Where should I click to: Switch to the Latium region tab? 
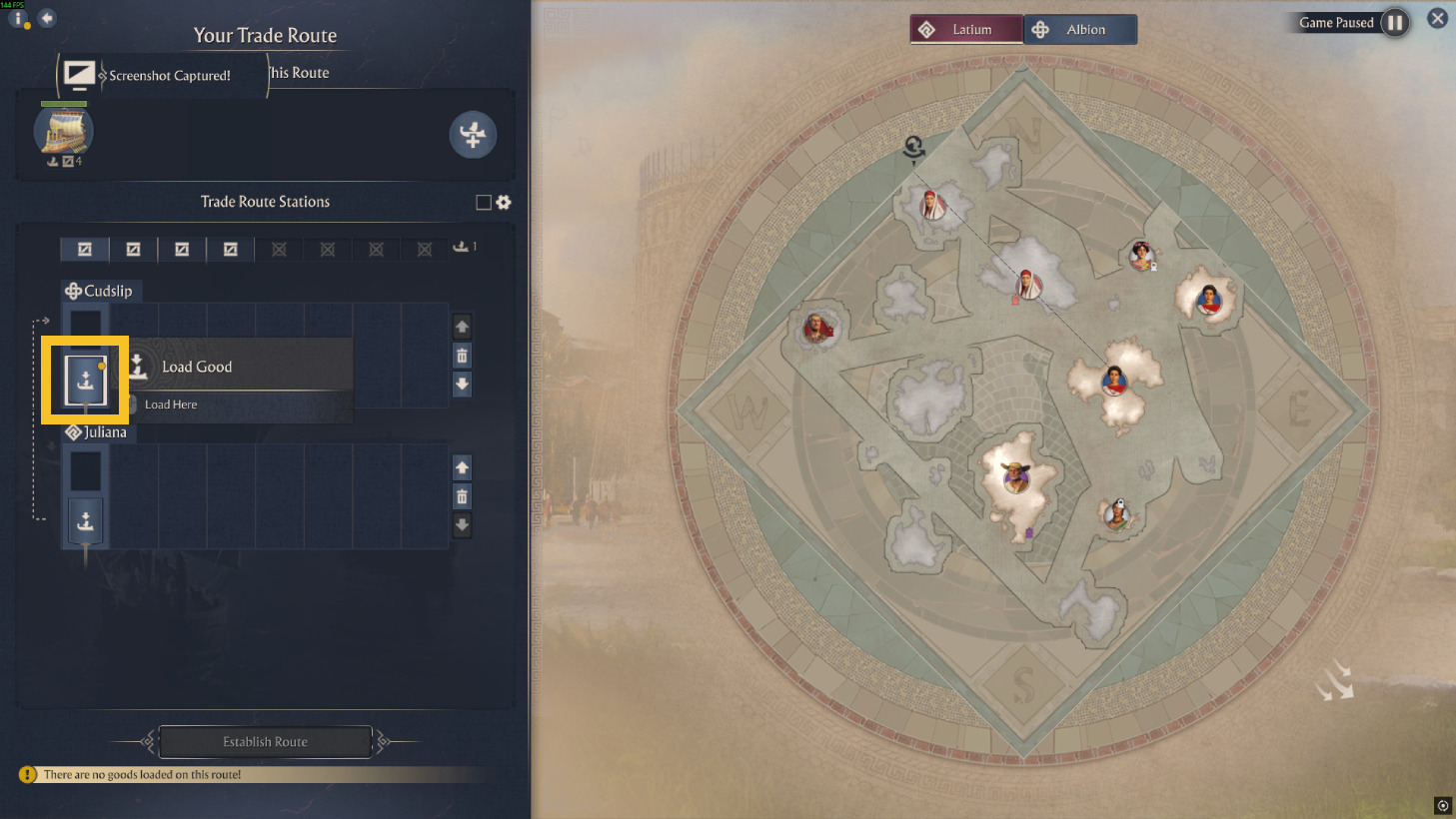pos(965,30)
